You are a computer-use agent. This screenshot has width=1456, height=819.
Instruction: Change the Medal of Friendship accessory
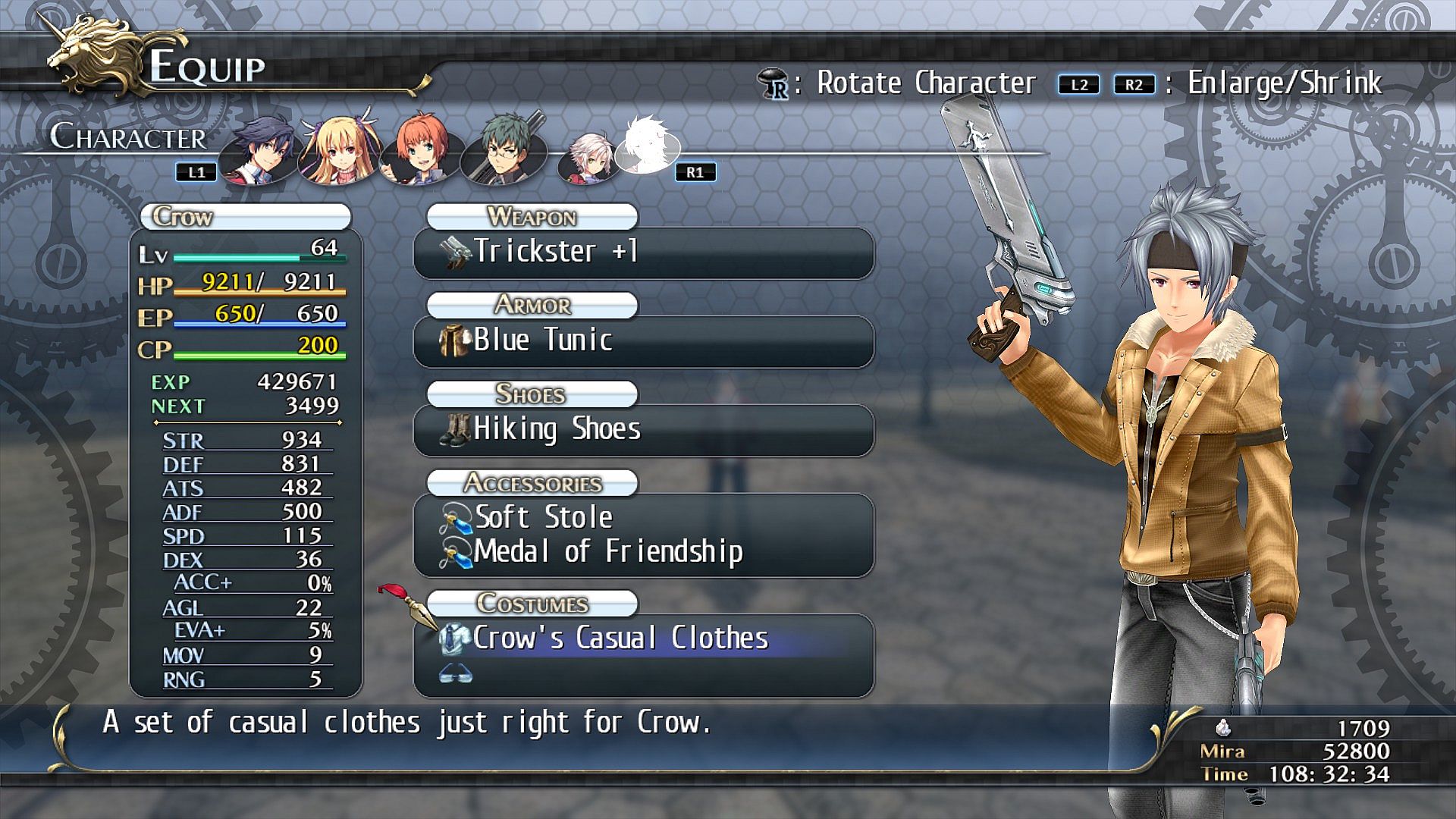(x=643, y=552)
